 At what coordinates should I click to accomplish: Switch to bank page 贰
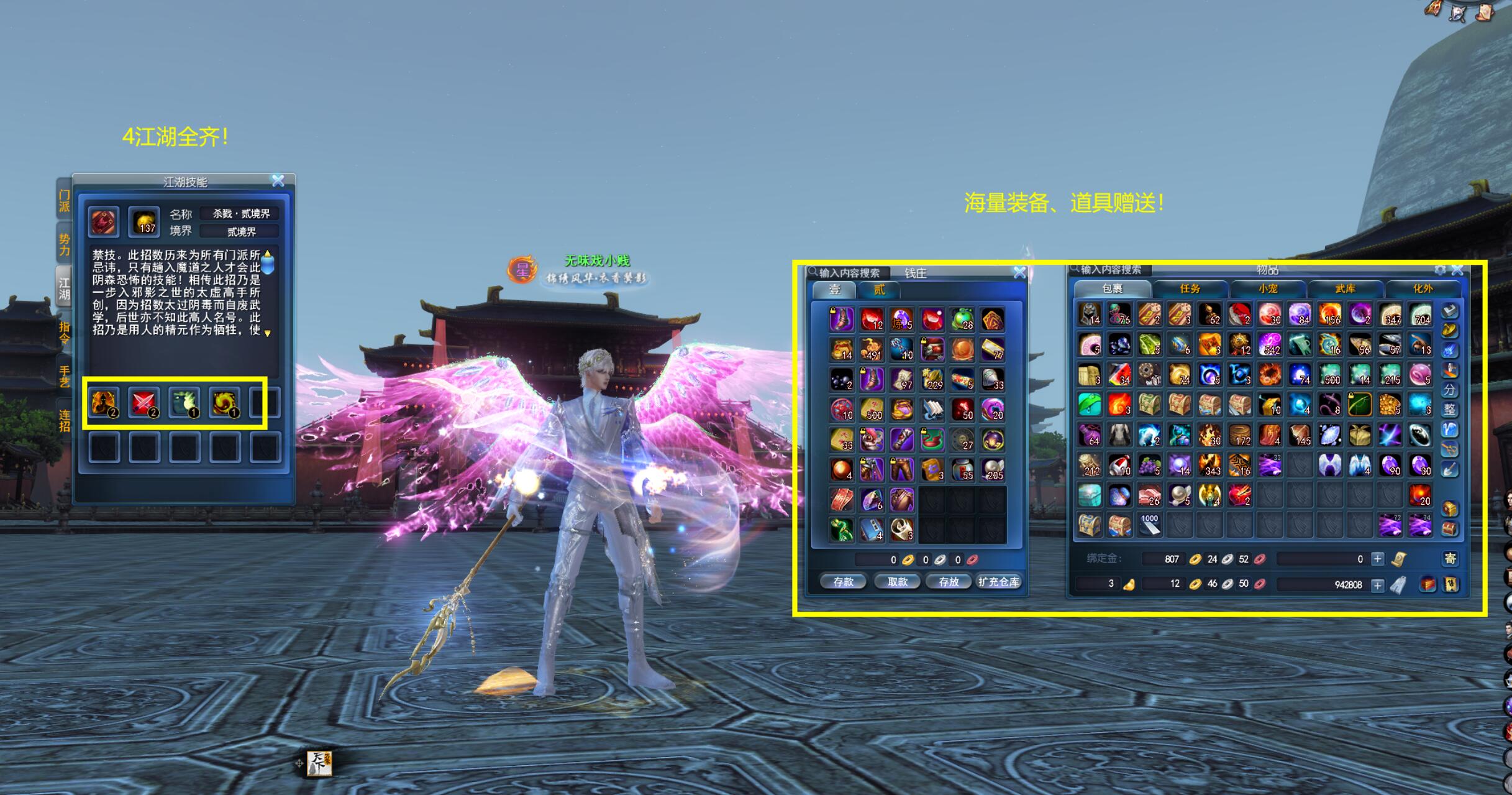pos(879,290)
